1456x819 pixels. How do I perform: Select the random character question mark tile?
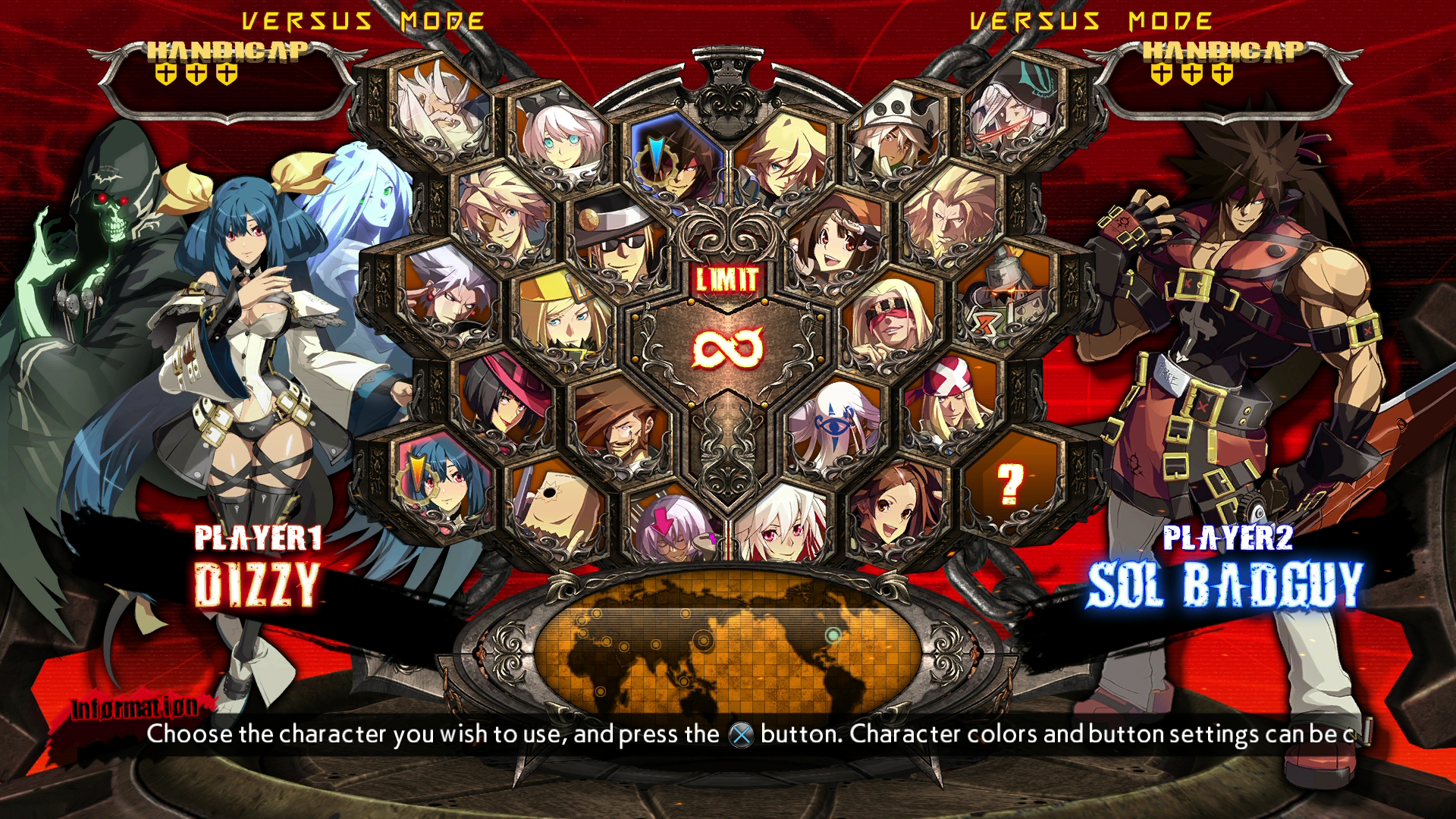coord(1010,485)
